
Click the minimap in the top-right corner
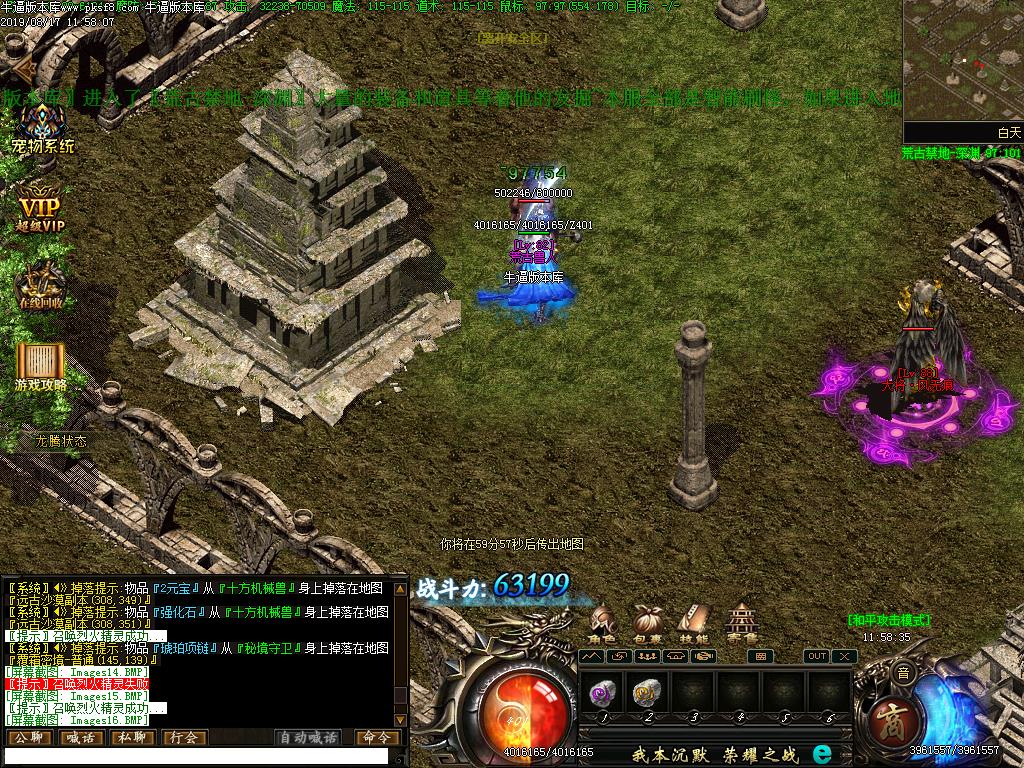(x=963, y=62)
